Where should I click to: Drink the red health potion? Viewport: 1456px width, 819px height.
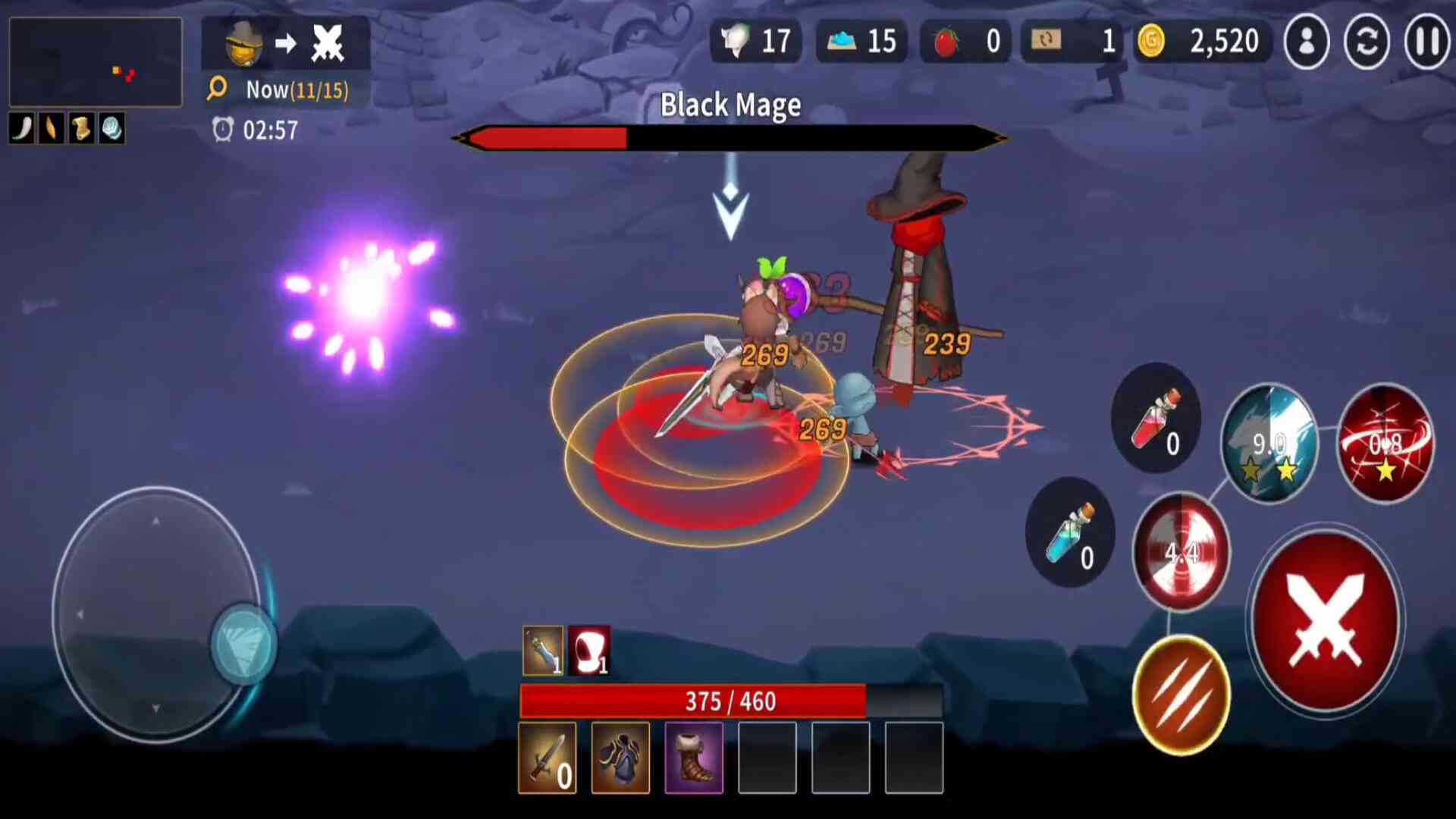[x=1155, y=418]
